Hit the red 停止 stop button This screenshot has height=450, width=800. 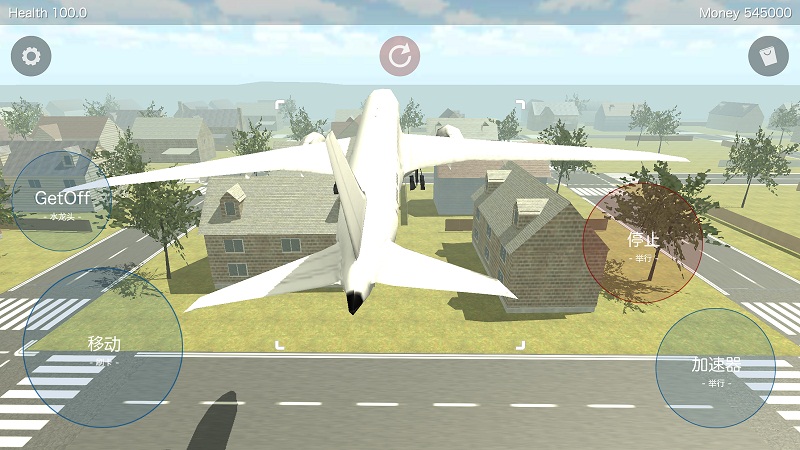tap(643, 243)
